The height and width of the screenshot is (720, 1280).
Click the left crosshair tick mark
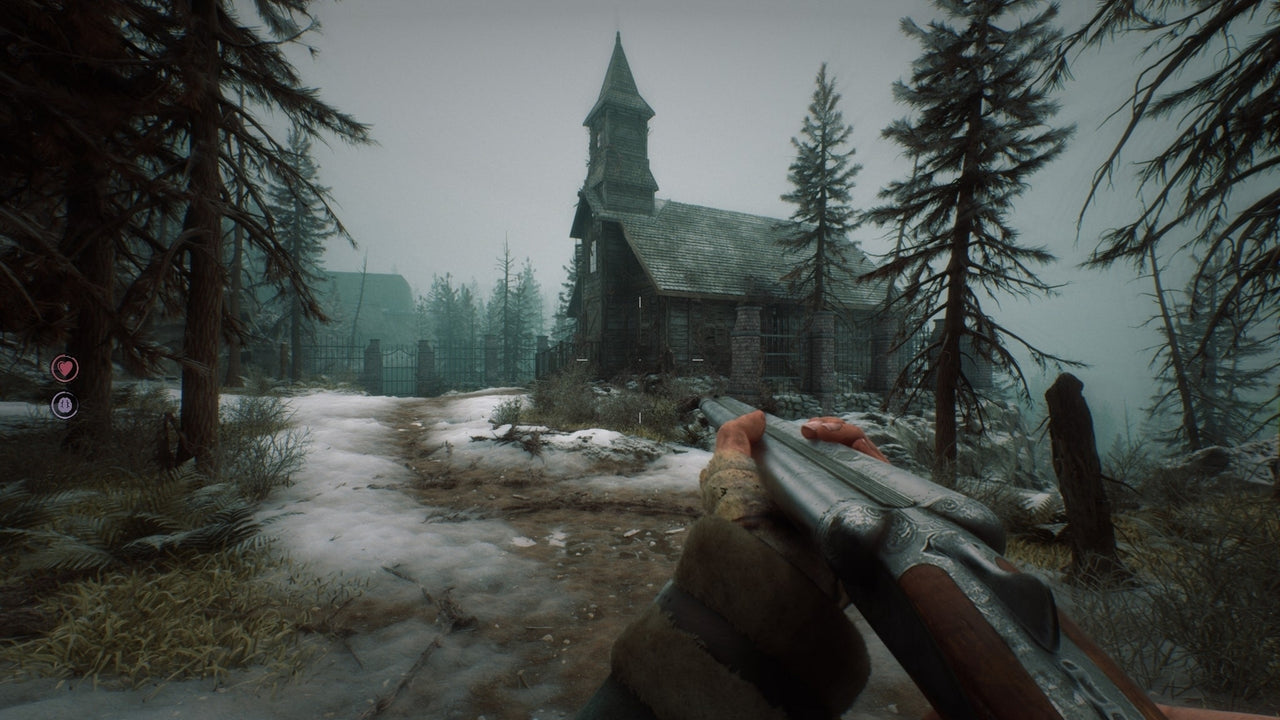pos(583,360)
